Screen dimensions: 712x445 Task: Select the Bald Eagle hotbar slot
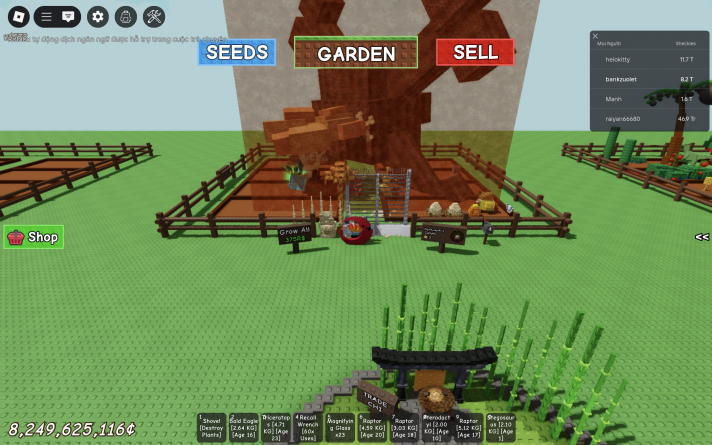click(244, 427)
